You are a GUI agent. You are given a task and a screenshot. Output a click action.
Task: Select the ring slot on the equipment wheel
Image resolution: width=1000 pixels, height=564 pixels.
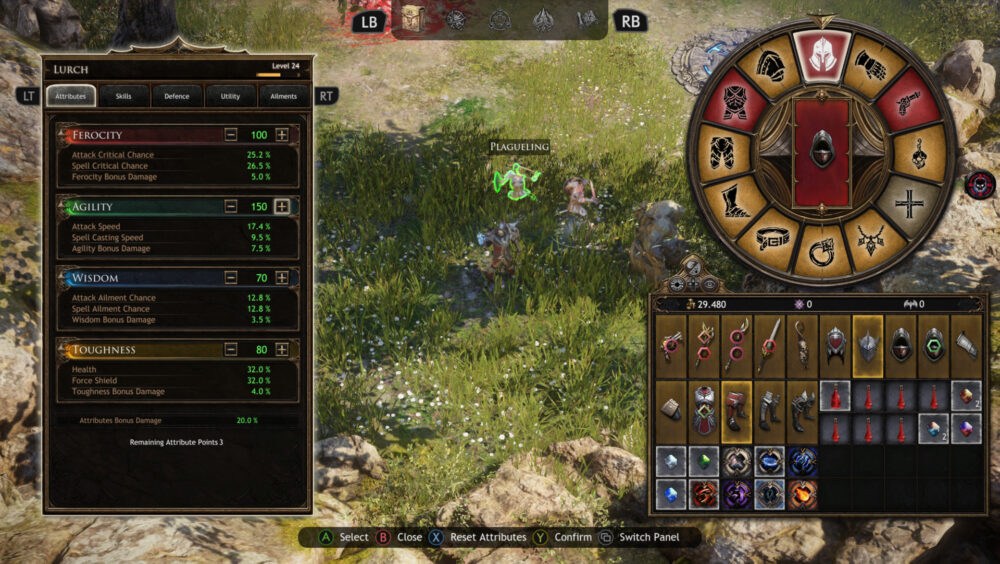[x=821, y=250]
